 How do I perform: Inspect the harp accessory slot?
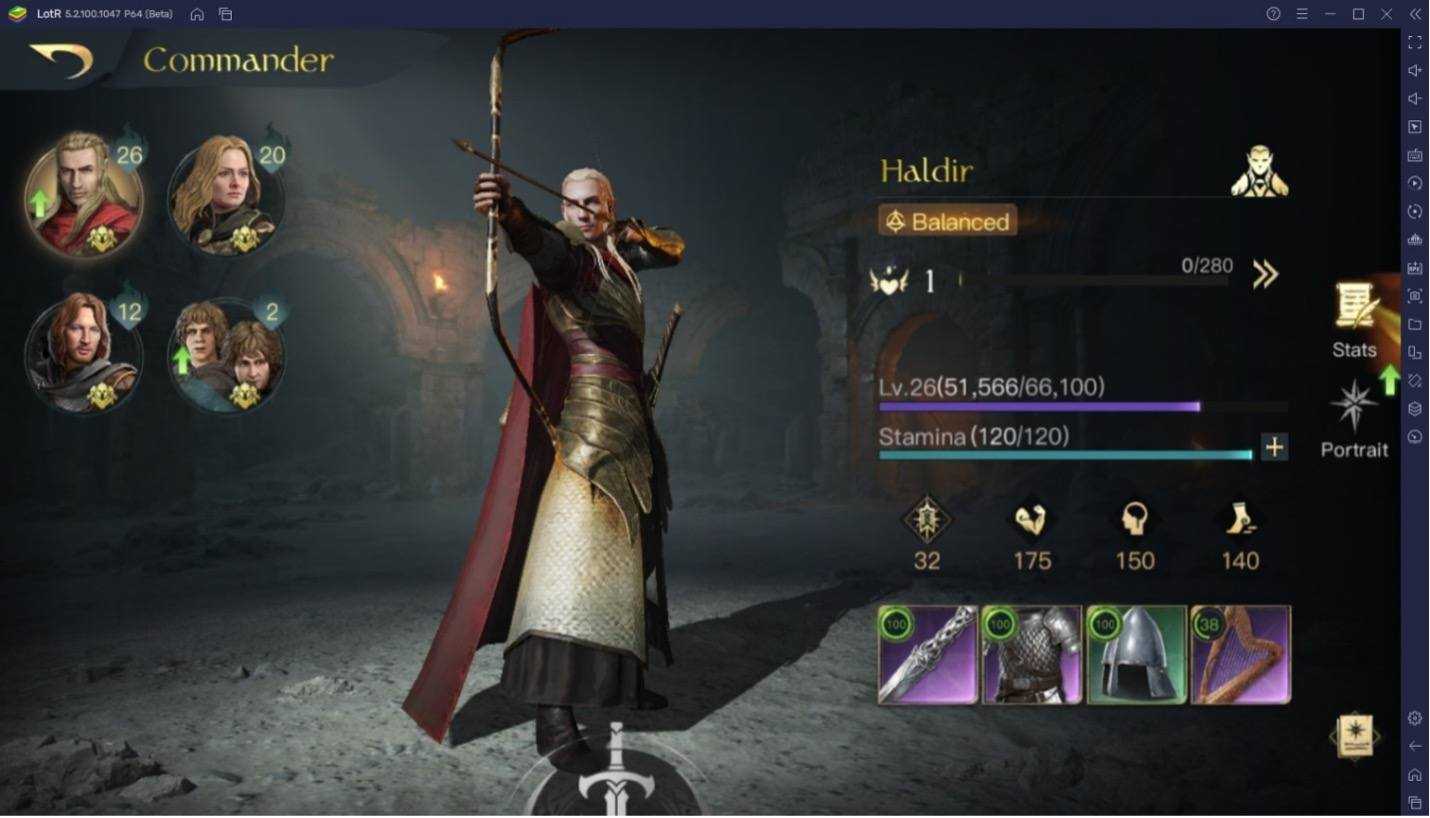(1240, 655)
